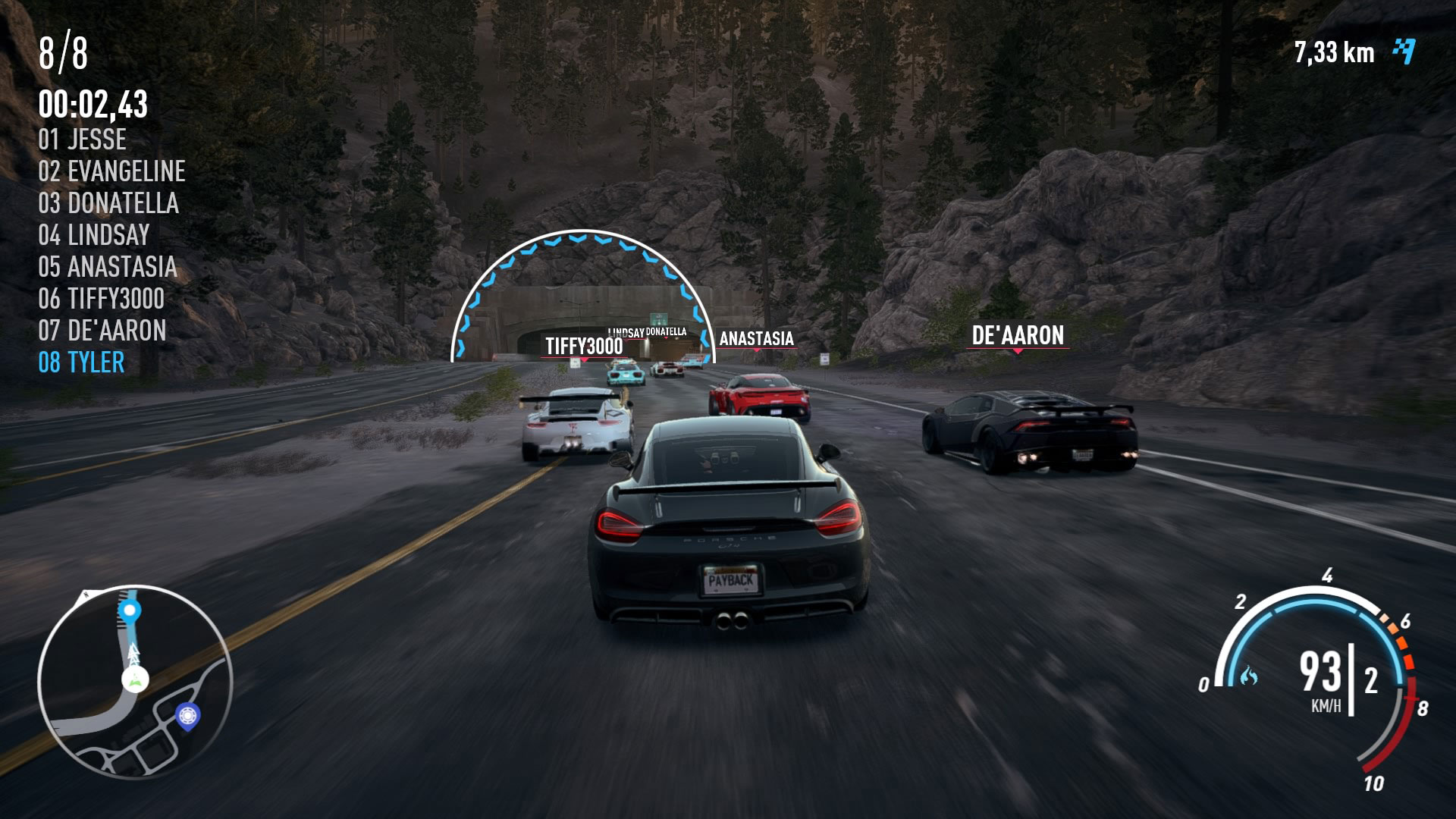Select the highlighted TYLER standings row
The height and width of the screenshot is (819, 1456).
click(81, 362)
